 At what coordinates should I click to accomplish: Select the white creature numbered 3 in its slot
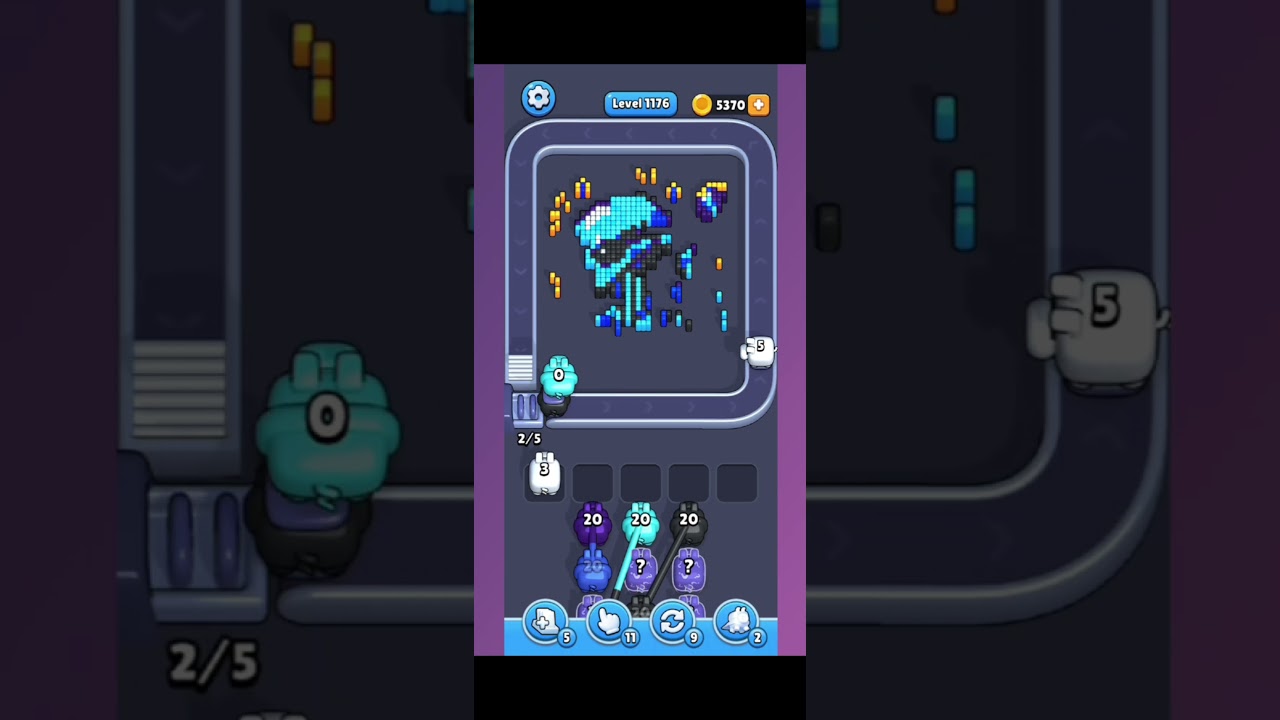[x=544, y=477]
